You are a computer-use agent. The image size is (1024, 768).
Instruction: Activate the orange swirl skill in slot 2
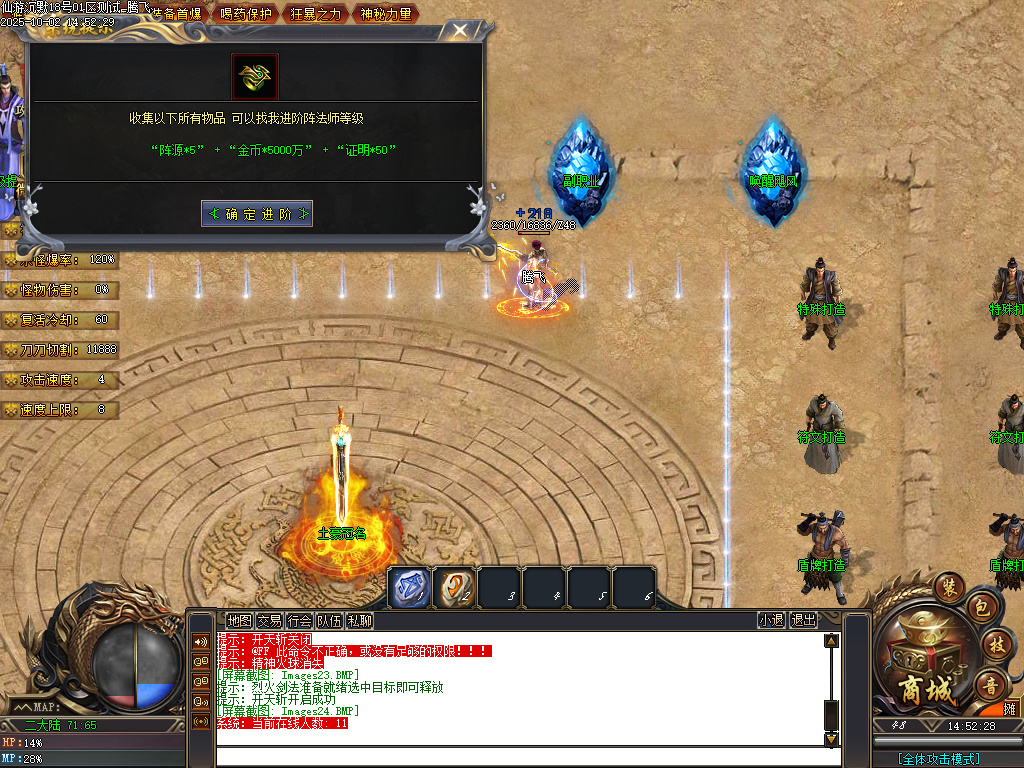point(455,587)
